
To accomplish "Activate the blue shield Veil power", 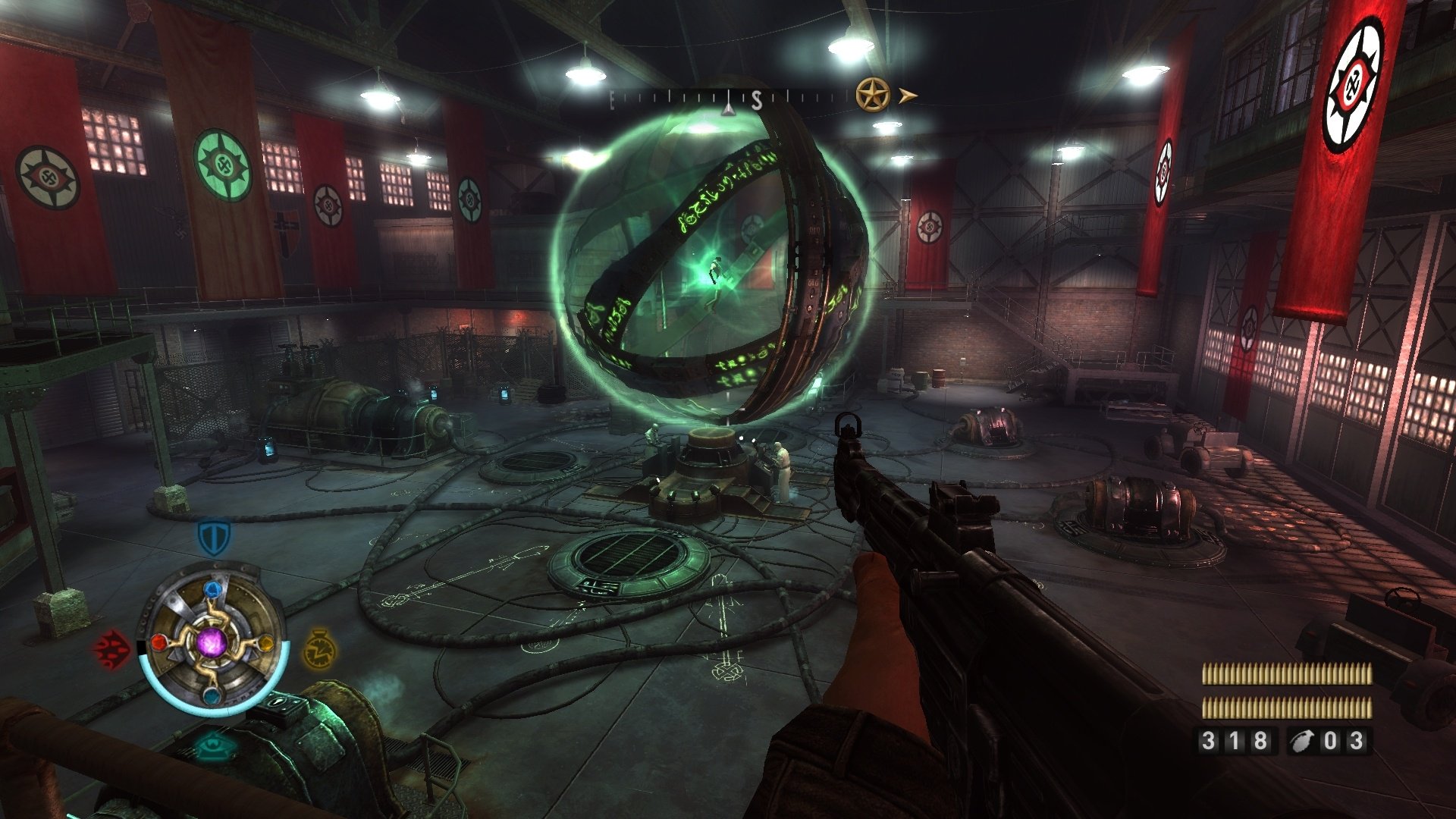I will 214,537.
